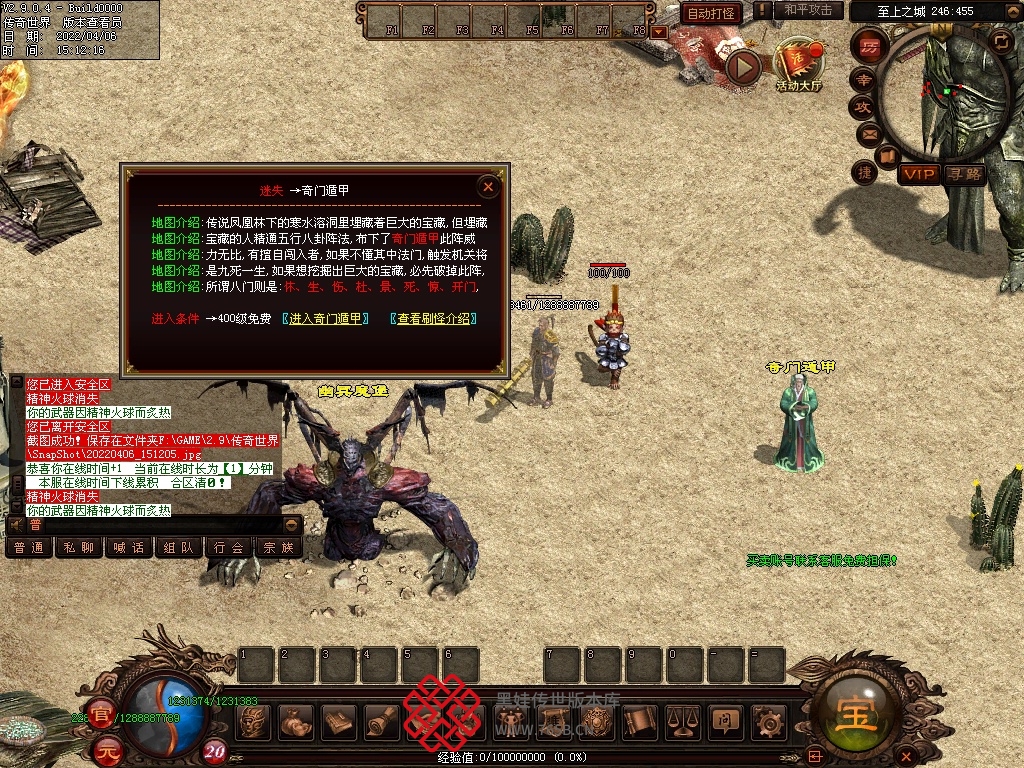Open the balance scales trade icon

click(x=683, y=720)
